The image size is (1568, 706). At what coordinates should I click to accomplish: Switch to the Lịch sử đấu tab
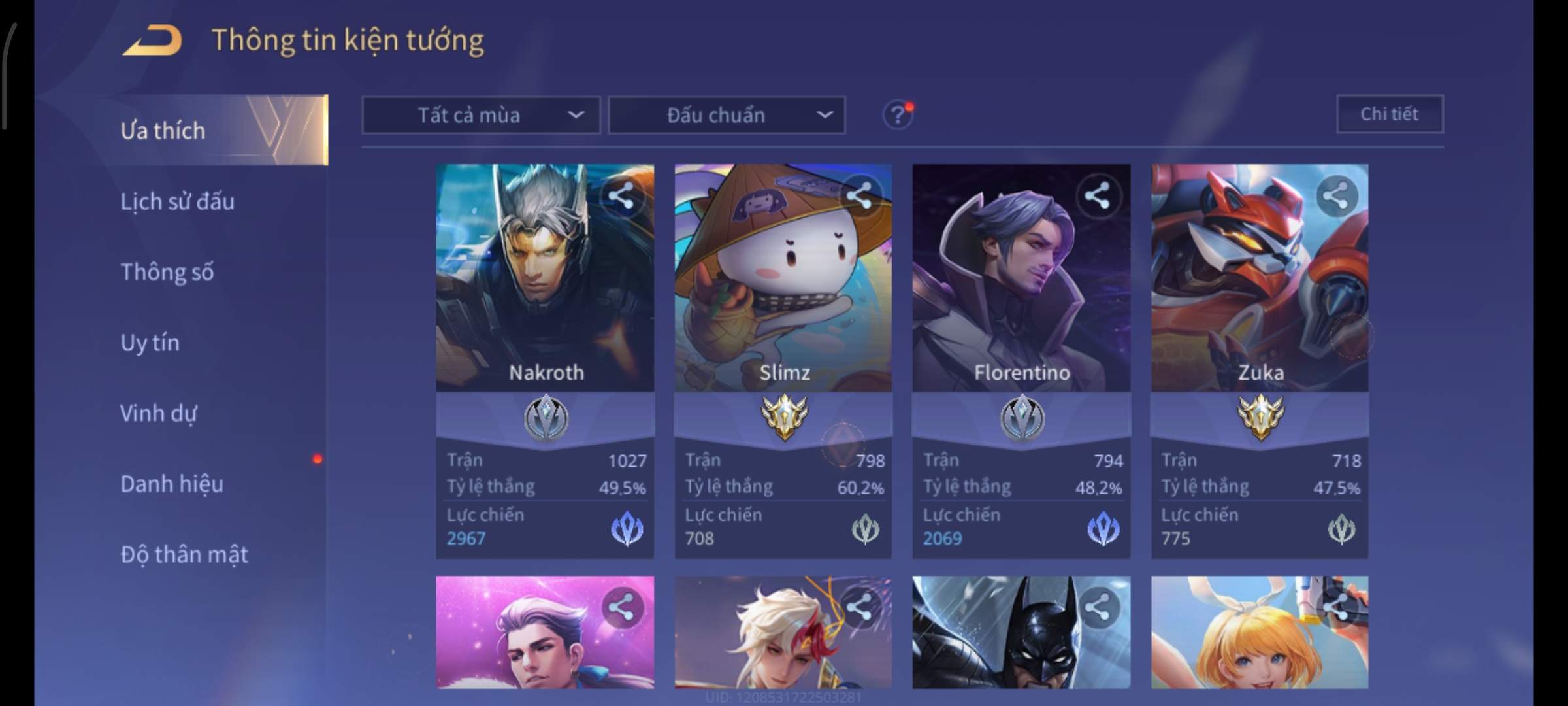click(177, 201)
